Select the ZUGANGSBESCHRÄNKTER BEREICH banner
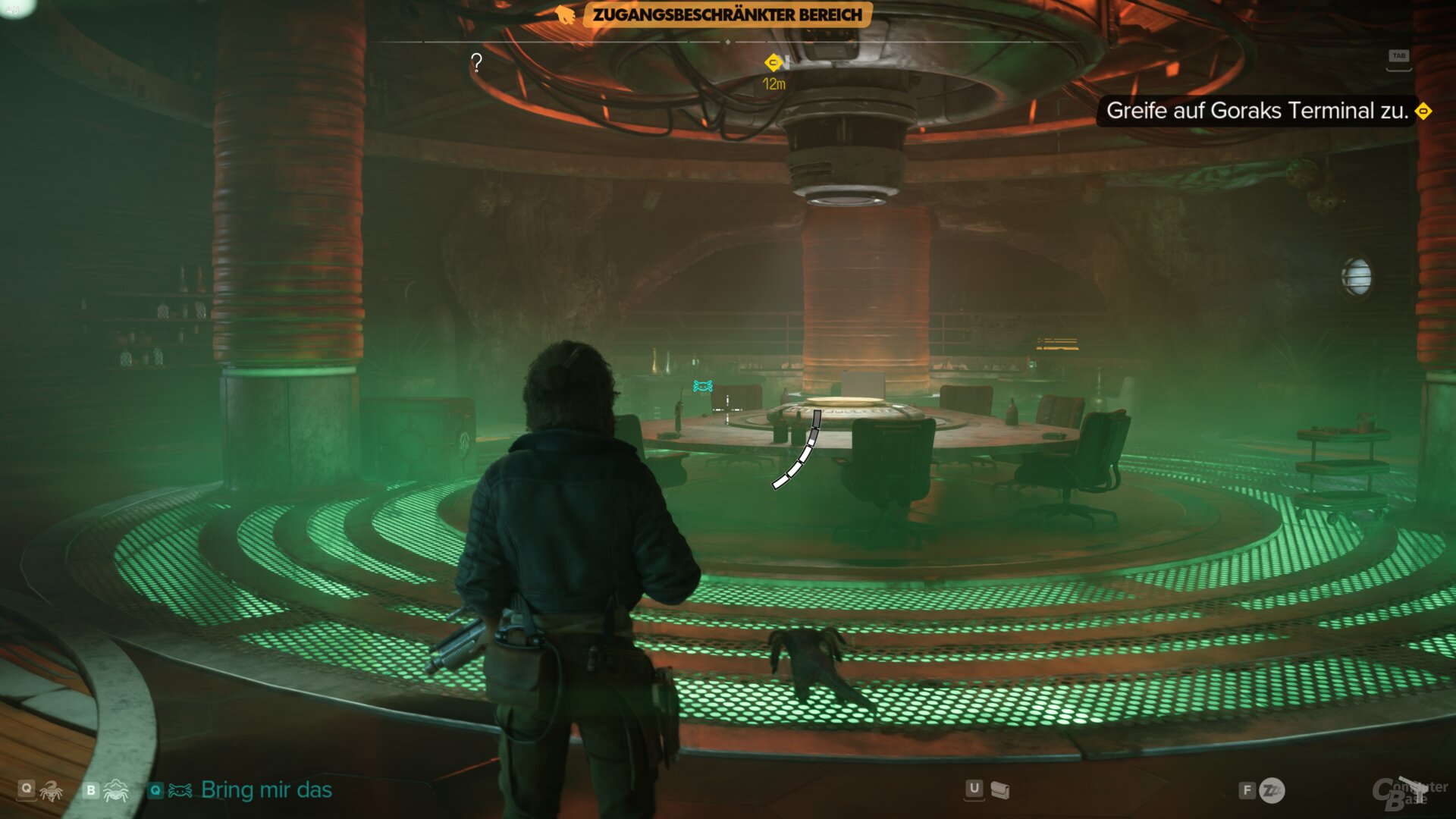The image size is (1456, 819). pyautogui.click(x=728, y=13)
